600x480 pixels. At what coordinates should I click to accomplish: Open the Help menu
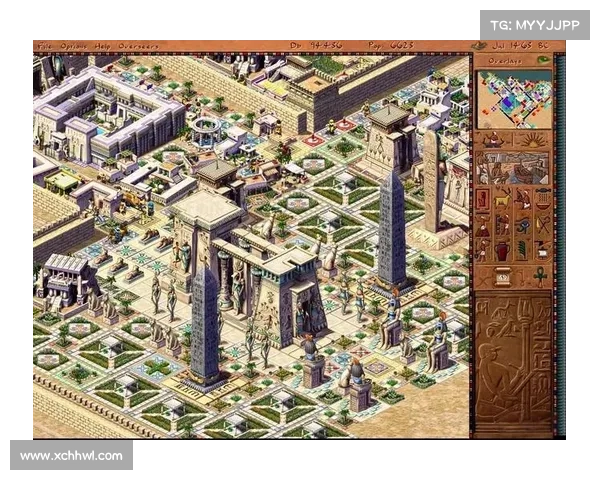pos(102,46)
